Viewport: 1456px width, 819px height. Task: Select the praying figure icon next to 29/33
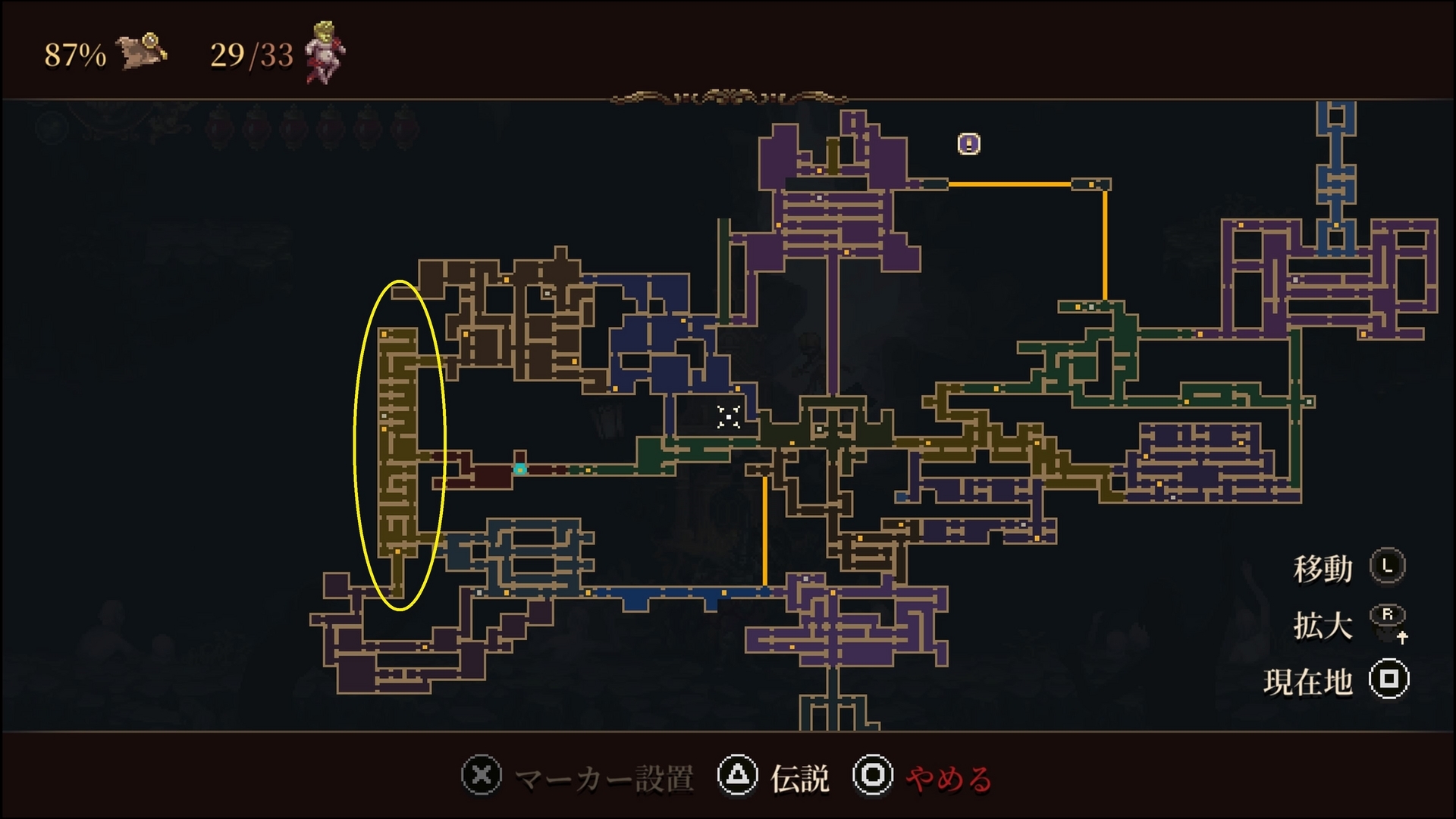326,52
